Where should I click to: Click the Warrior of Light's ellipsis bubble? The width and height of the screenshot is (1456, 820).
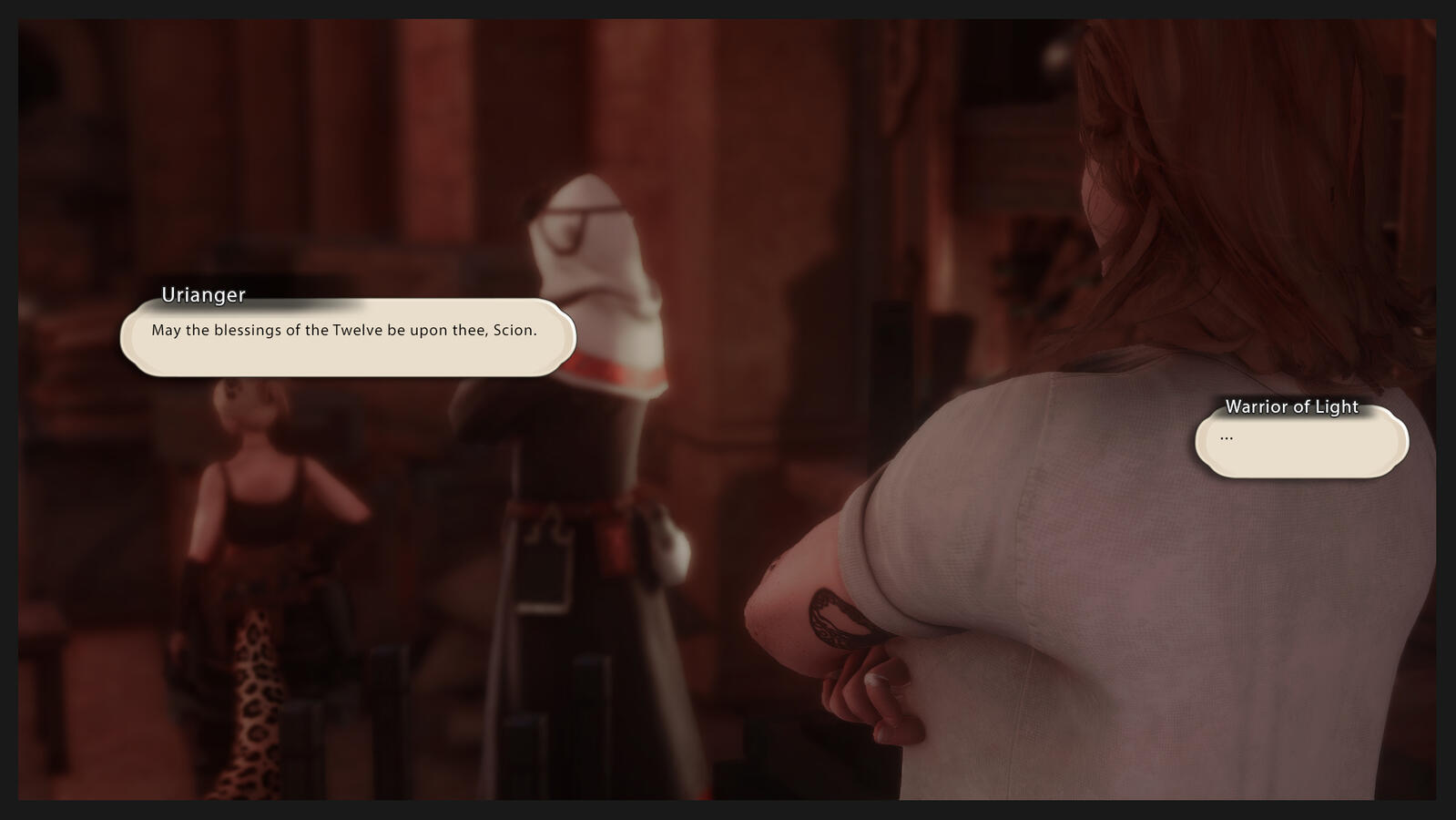[x=1301, y=443]
